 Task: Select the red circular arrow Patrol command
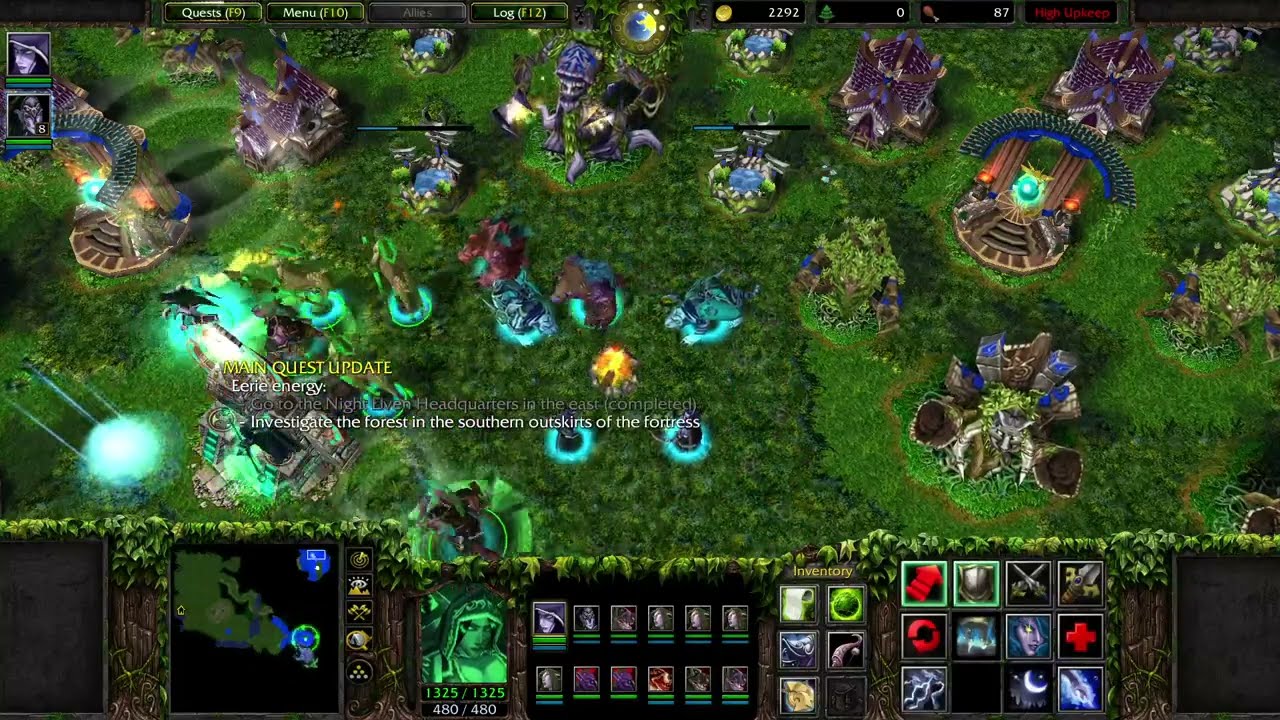click(924, 637)
